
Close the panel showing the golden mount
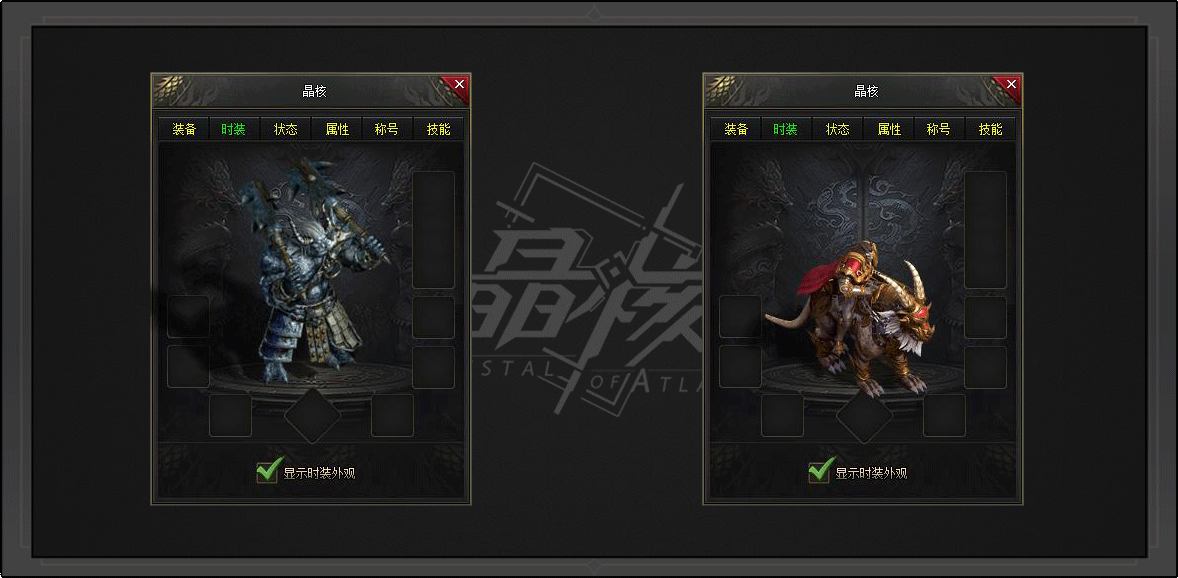tap(1011, 85)
